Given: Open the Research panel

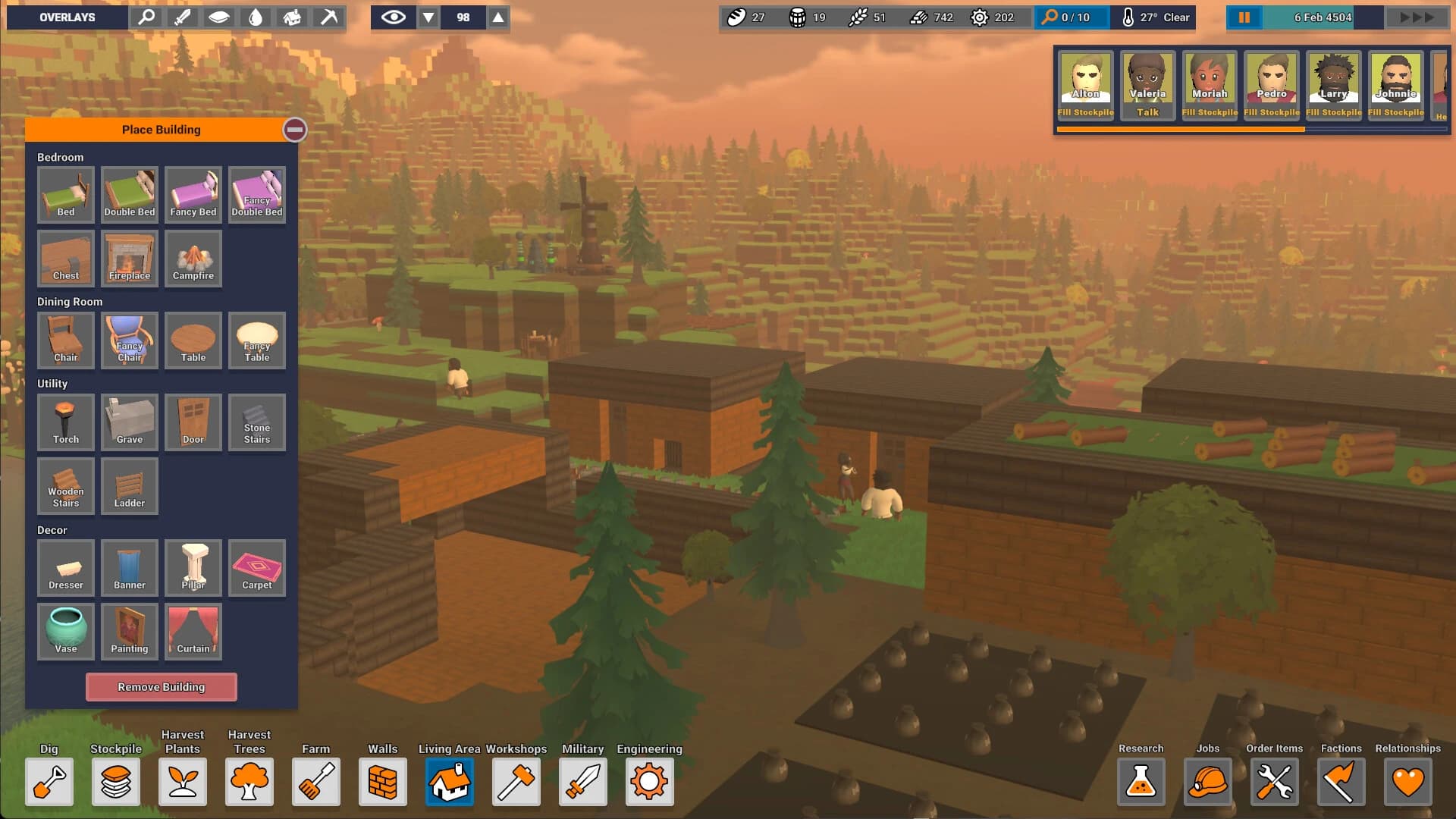Looking at the screenshot, I should point(1141,782).
